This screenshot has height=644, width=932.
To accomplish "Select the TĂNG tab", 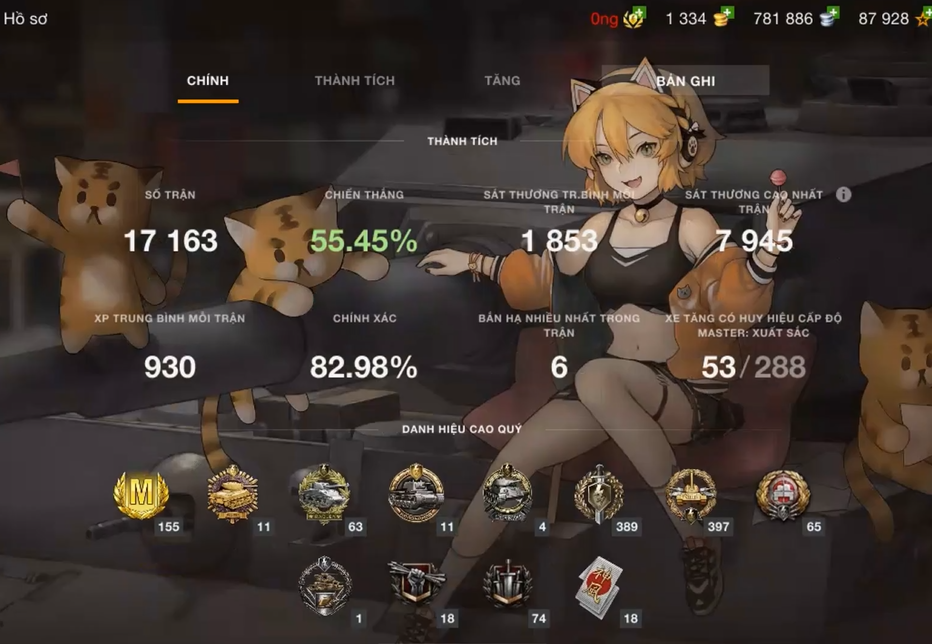I will (x=502, y=81).
